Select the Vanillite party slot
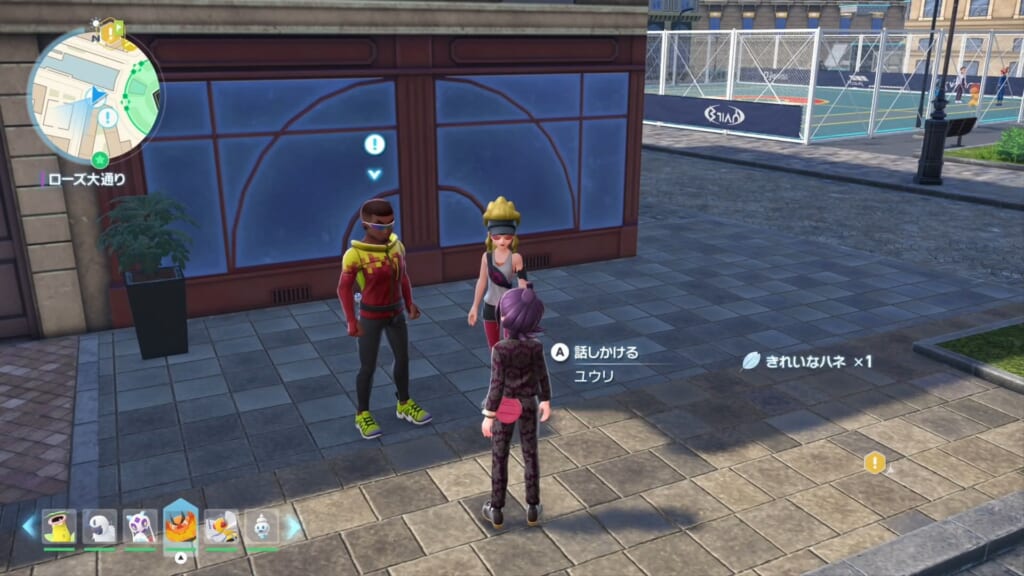This screenshot has height=576, width=1024. (x=261, y=526)
